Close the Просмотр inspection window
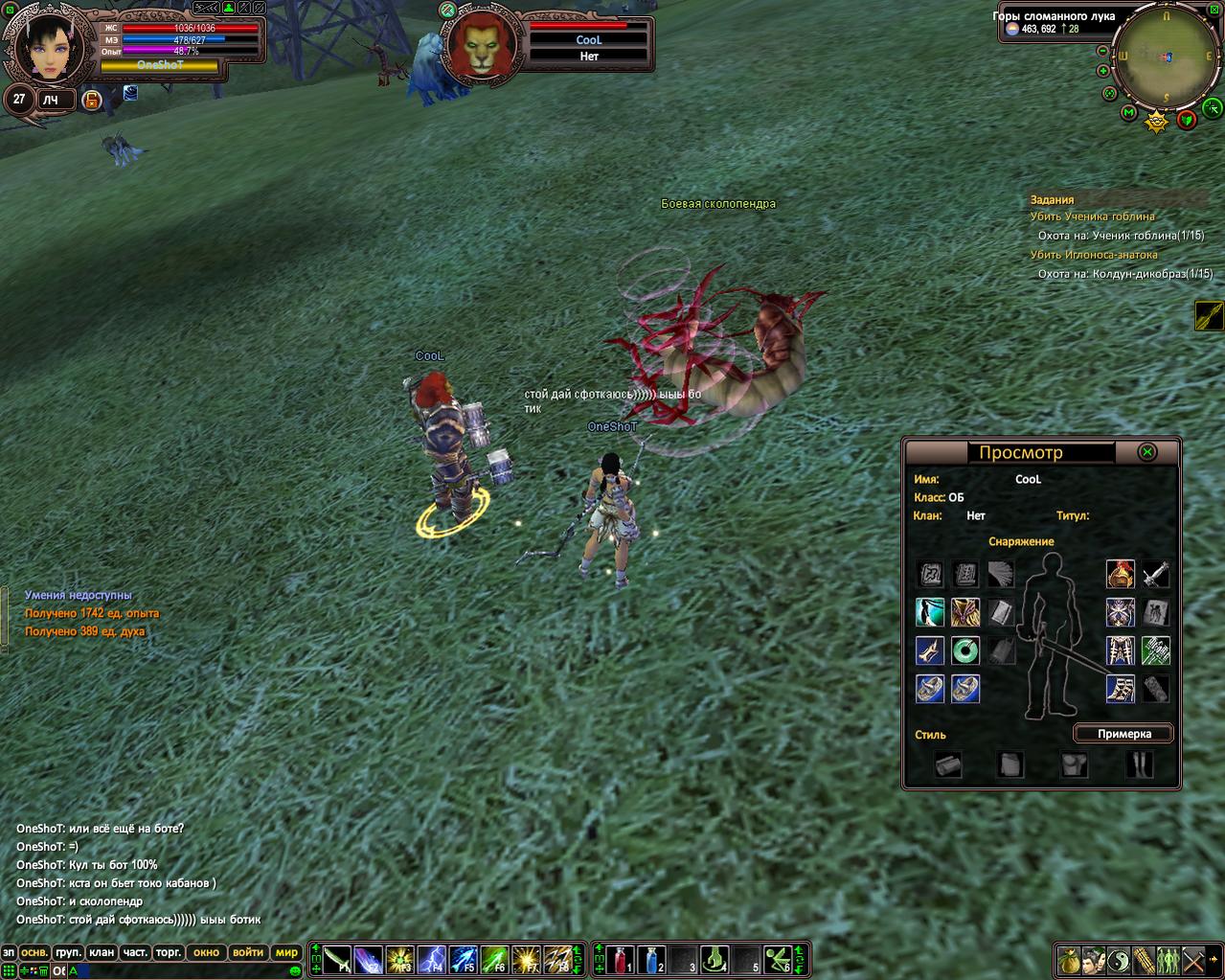This screenshot has height=980, width=1225. 1146,452
